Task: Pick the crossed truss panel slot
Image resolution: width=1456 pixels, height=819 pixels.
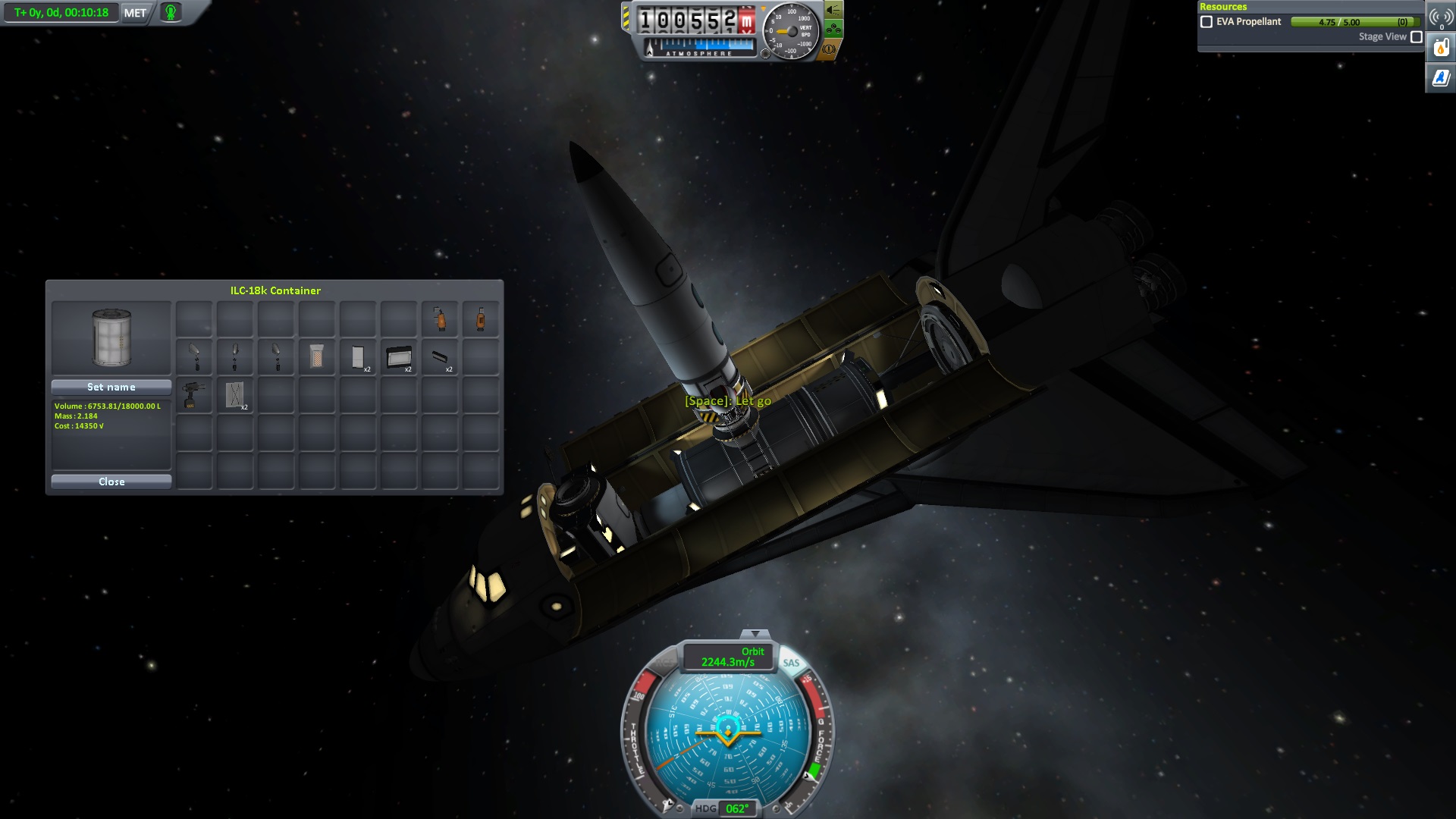Action: coord(235,395)
